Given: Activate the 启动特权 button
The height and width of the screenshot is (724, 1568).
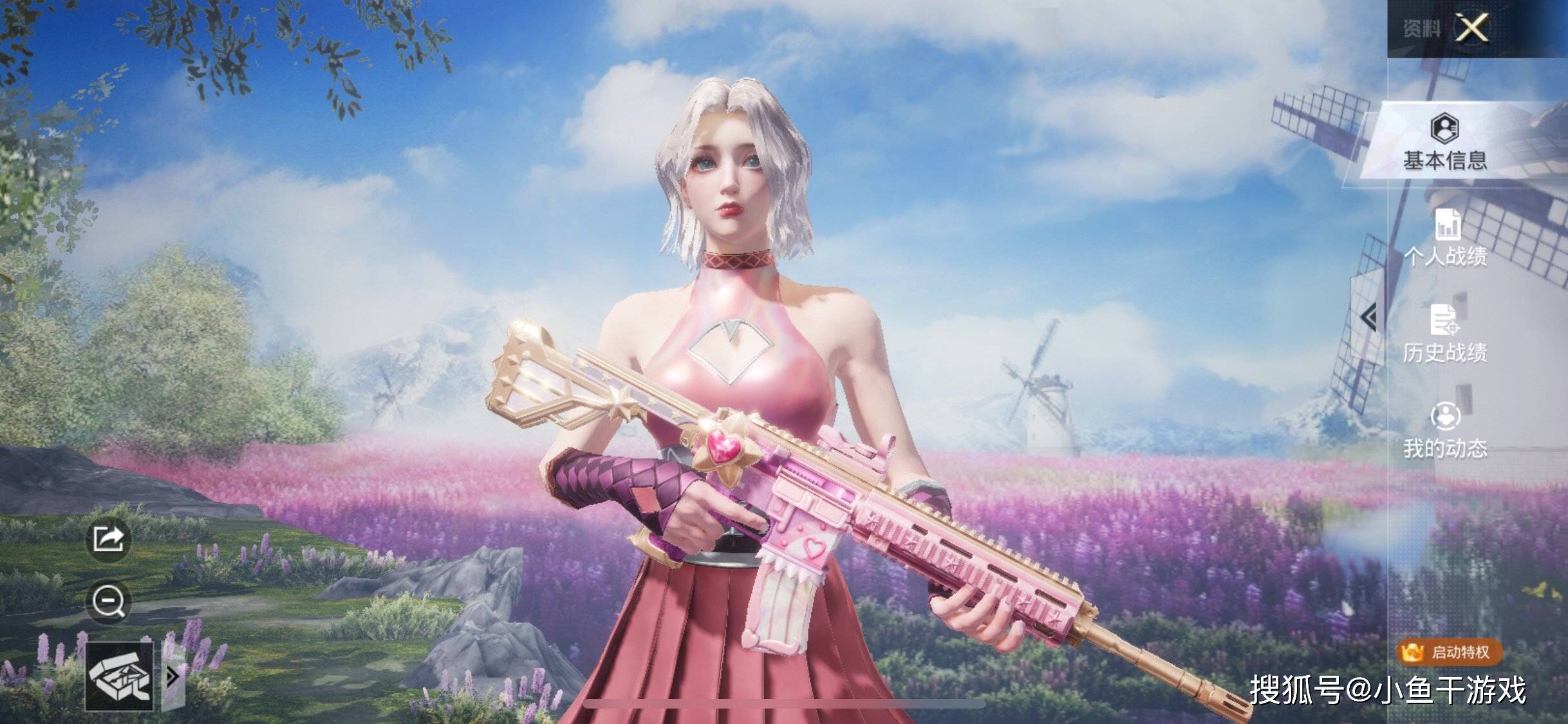Looking at the screenshot, I should tap(1450, 653).
